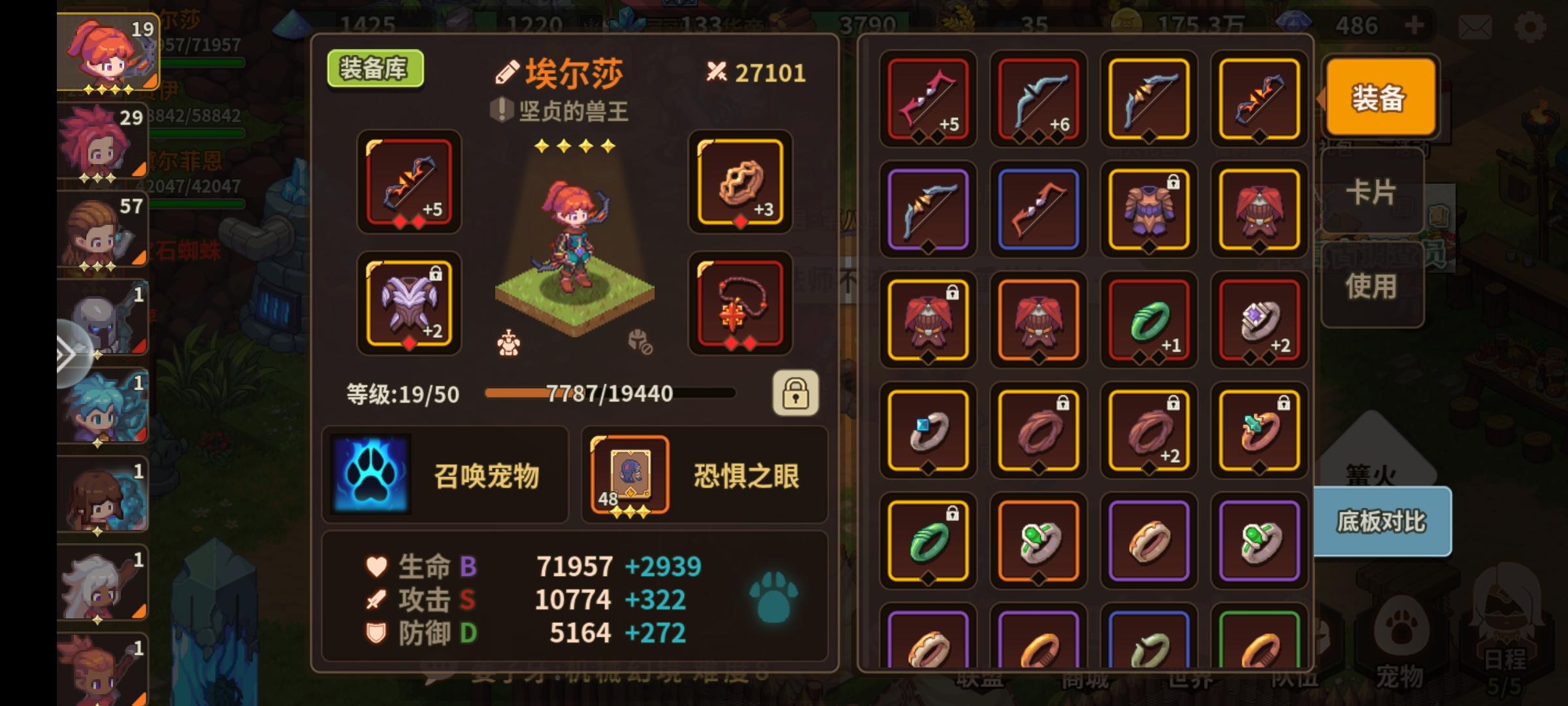The height and width of the screenshot is (706, 1568).
Task: Open the 召唤宠物 pet summon skill icon
Action: tap(370, 473)
